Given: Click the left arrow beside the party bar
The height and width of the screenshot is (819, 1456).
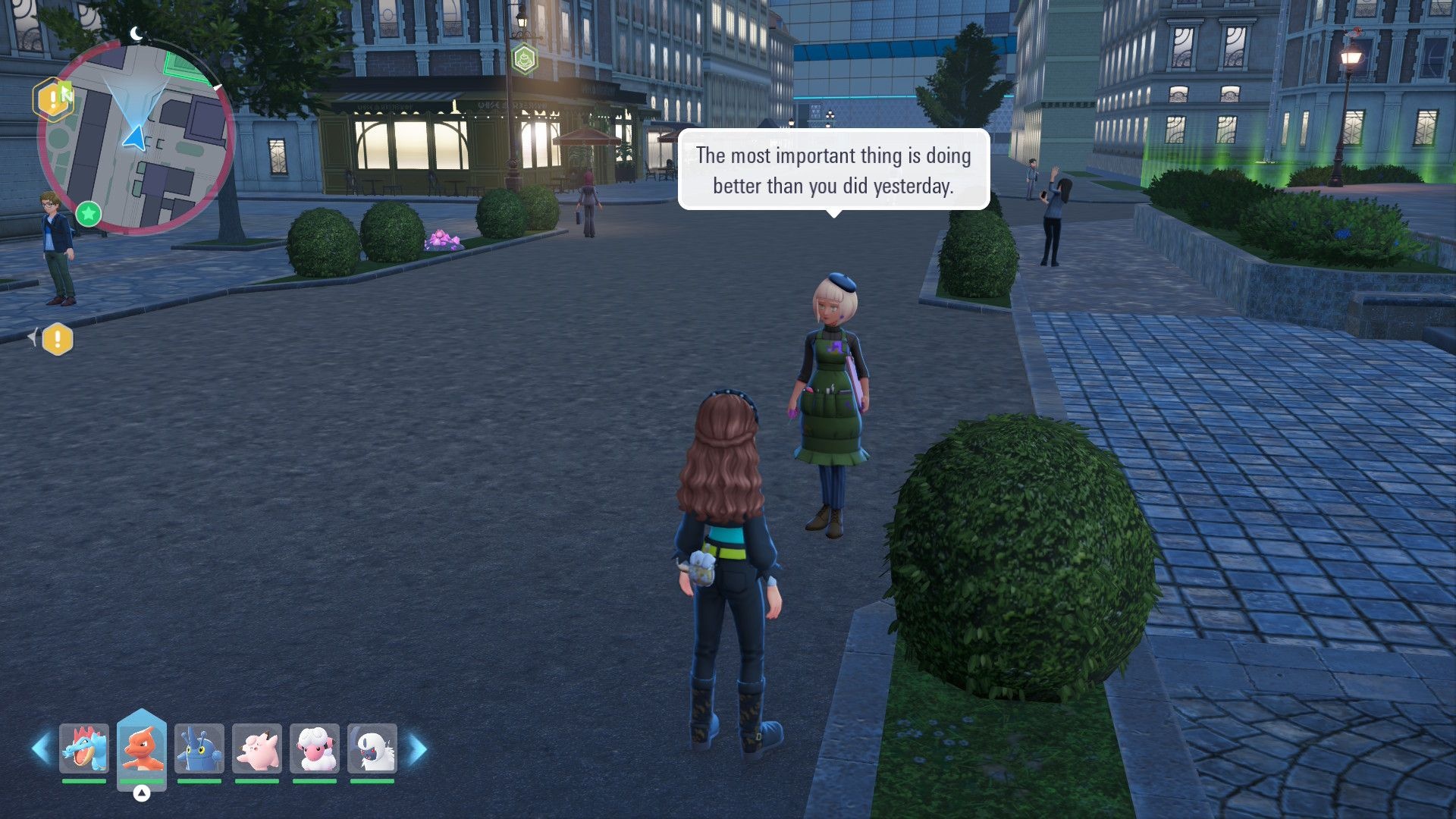Looking at the screenshot, I should (41, 748).
